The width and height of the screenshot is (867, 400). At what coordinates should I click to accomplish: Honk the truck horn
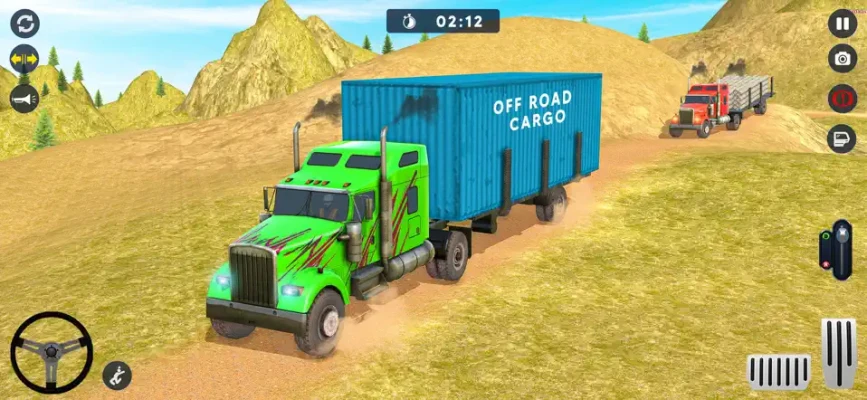[x=24, y=98]
